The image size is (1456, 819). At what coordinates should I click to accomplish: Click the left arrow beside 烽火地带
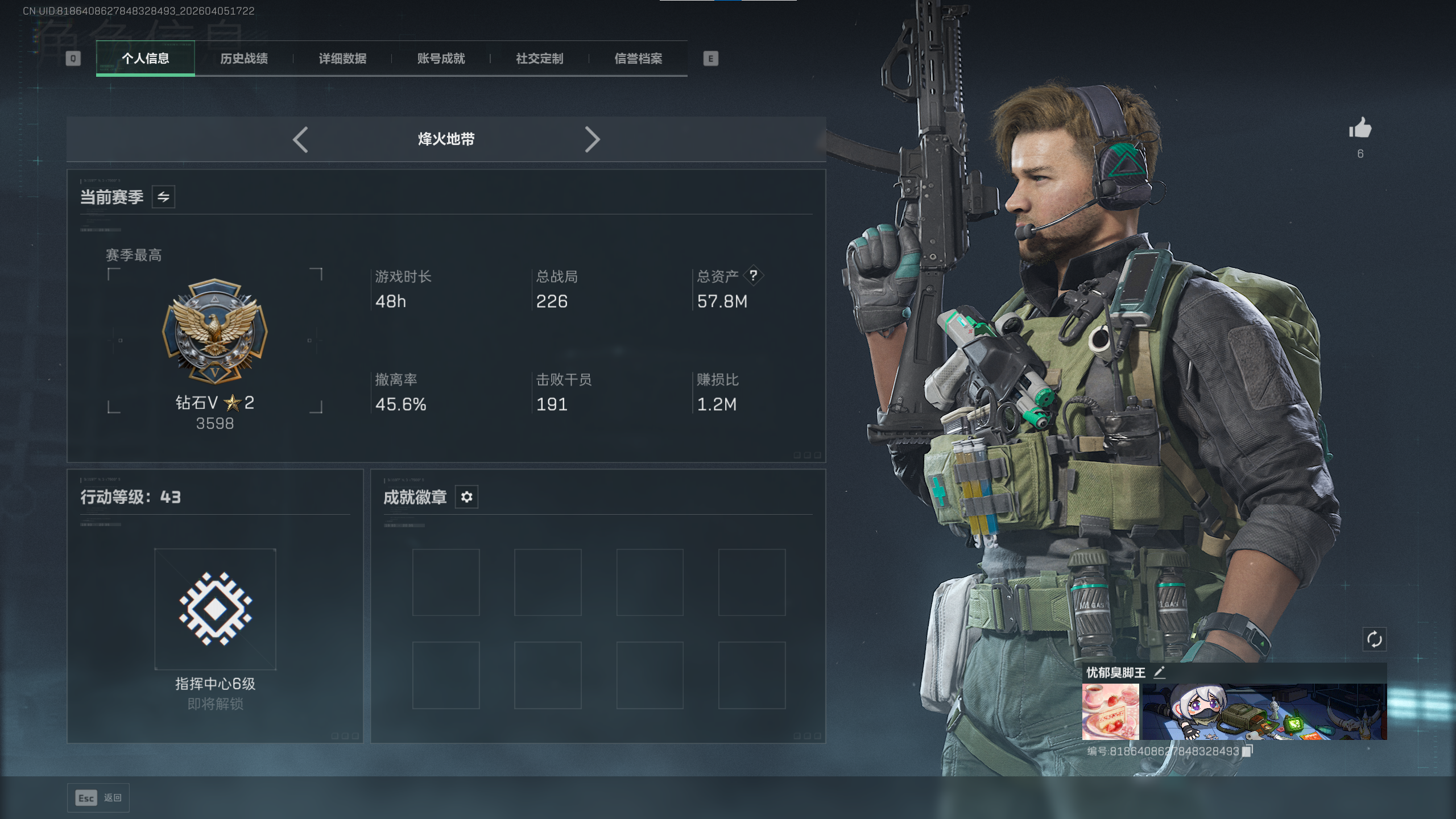point(300,139)
